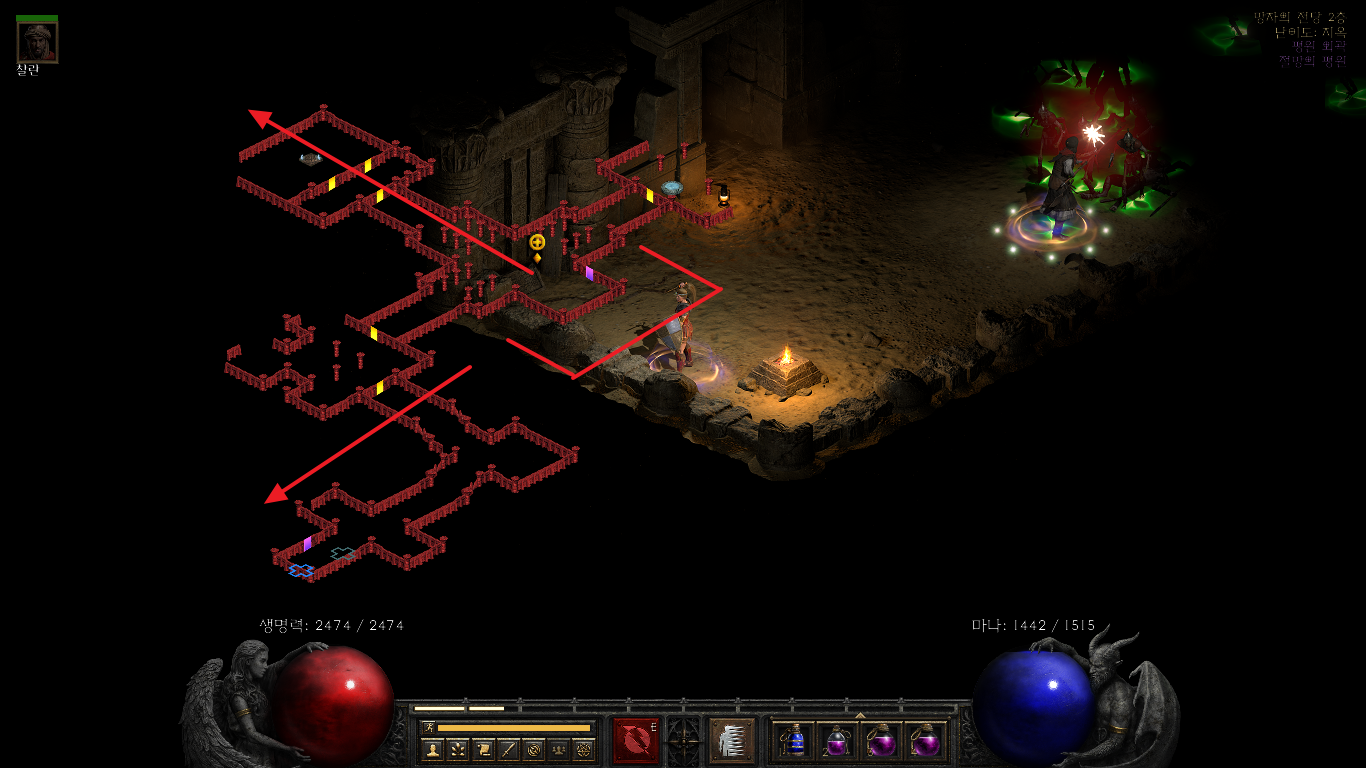Open the pentagram game menu button
This screenshot has width=1366, height=768.
(x=584, y=749)
